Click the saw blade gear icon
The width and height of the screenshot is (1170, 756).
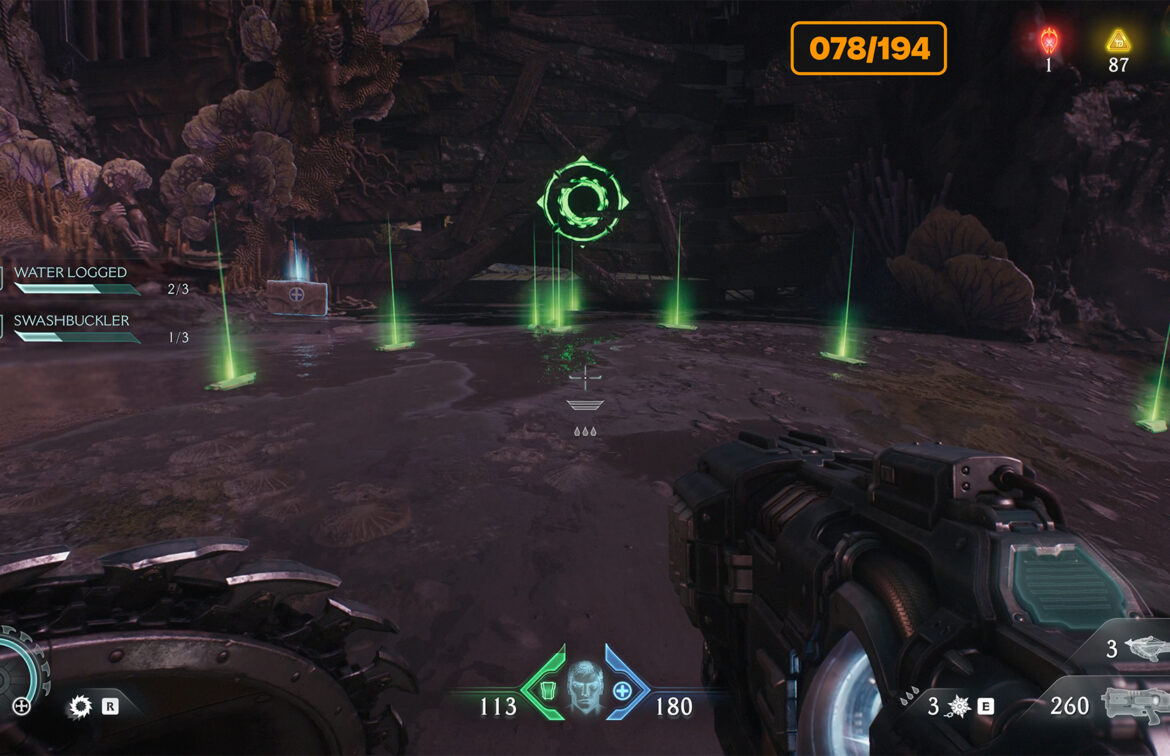click(x=79, y=707)
